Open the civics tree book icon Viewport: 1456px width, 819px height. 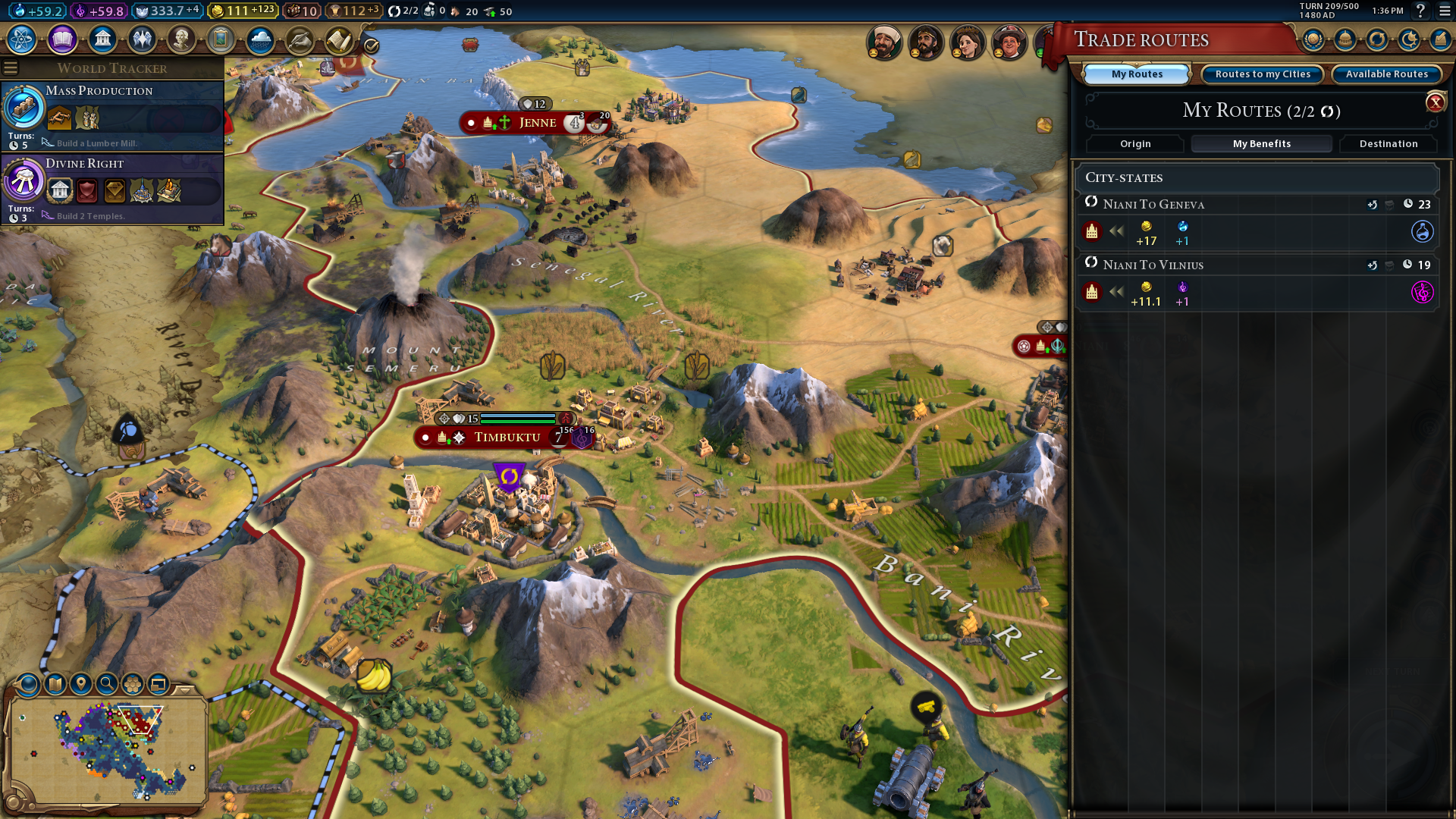[62, 39]
